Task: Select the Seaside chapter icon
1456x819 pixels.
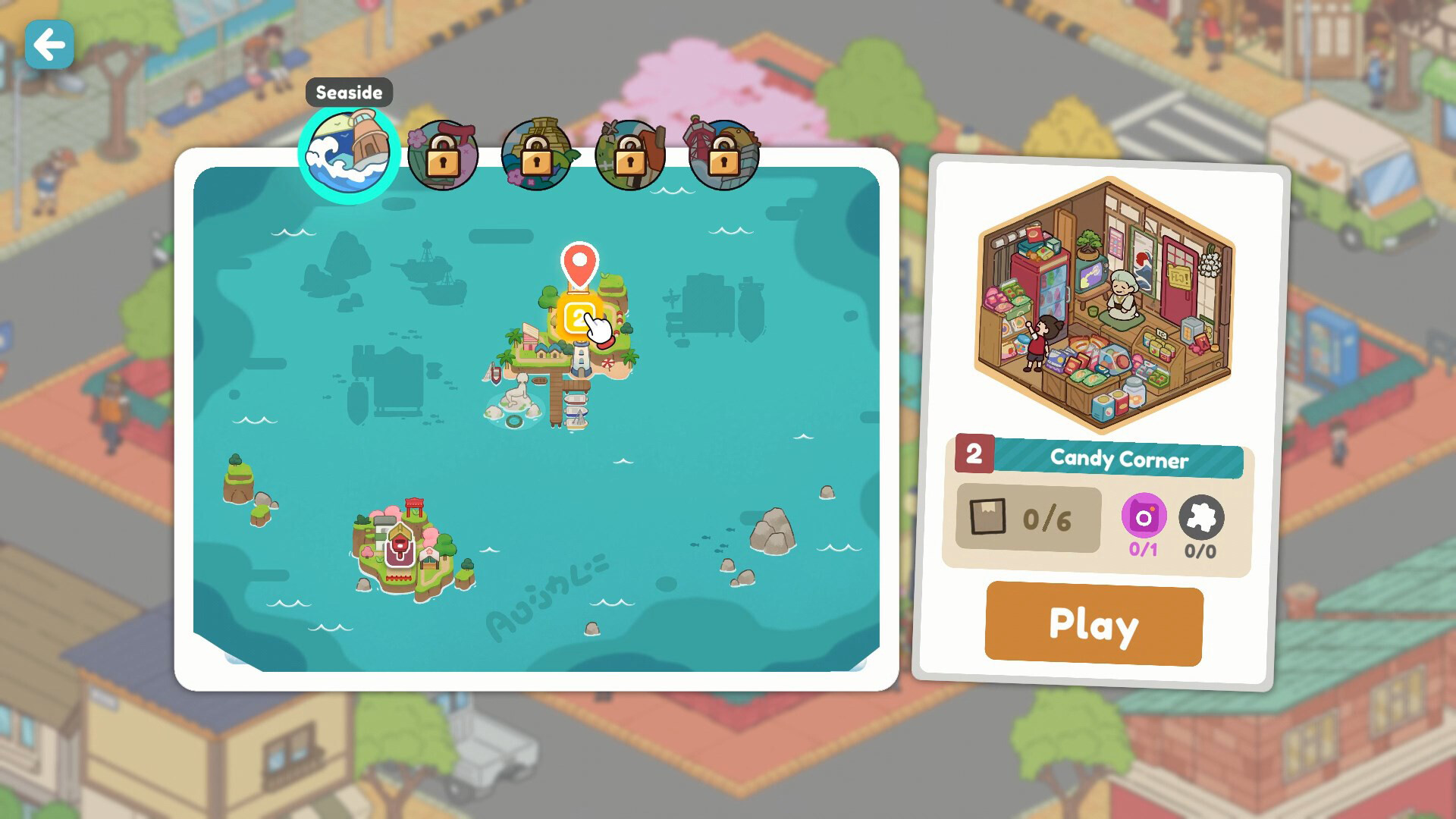Action: tap(350, 151)
